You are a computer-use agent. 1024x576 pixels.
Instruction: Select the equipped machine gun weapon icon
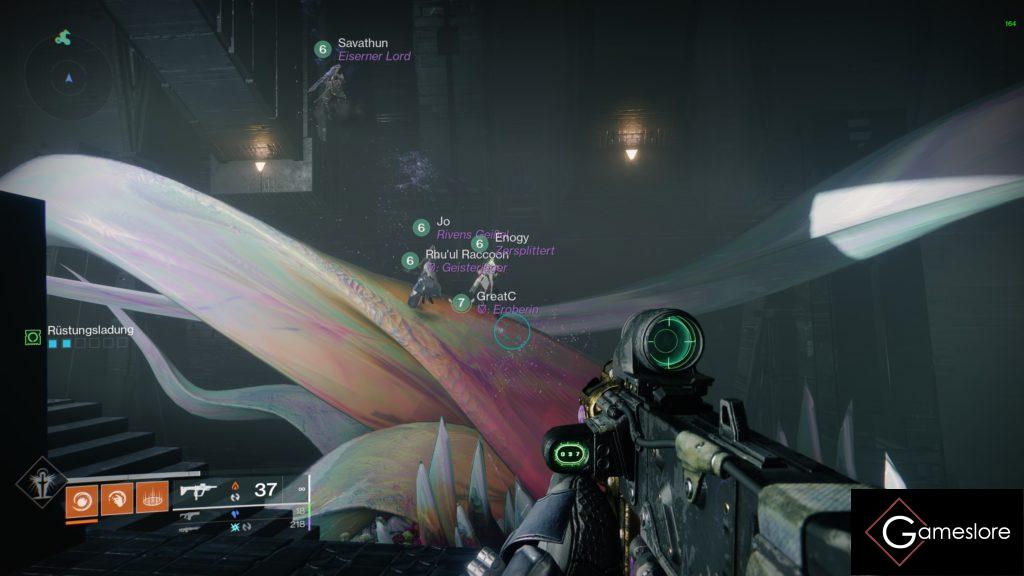coord(199,490)
